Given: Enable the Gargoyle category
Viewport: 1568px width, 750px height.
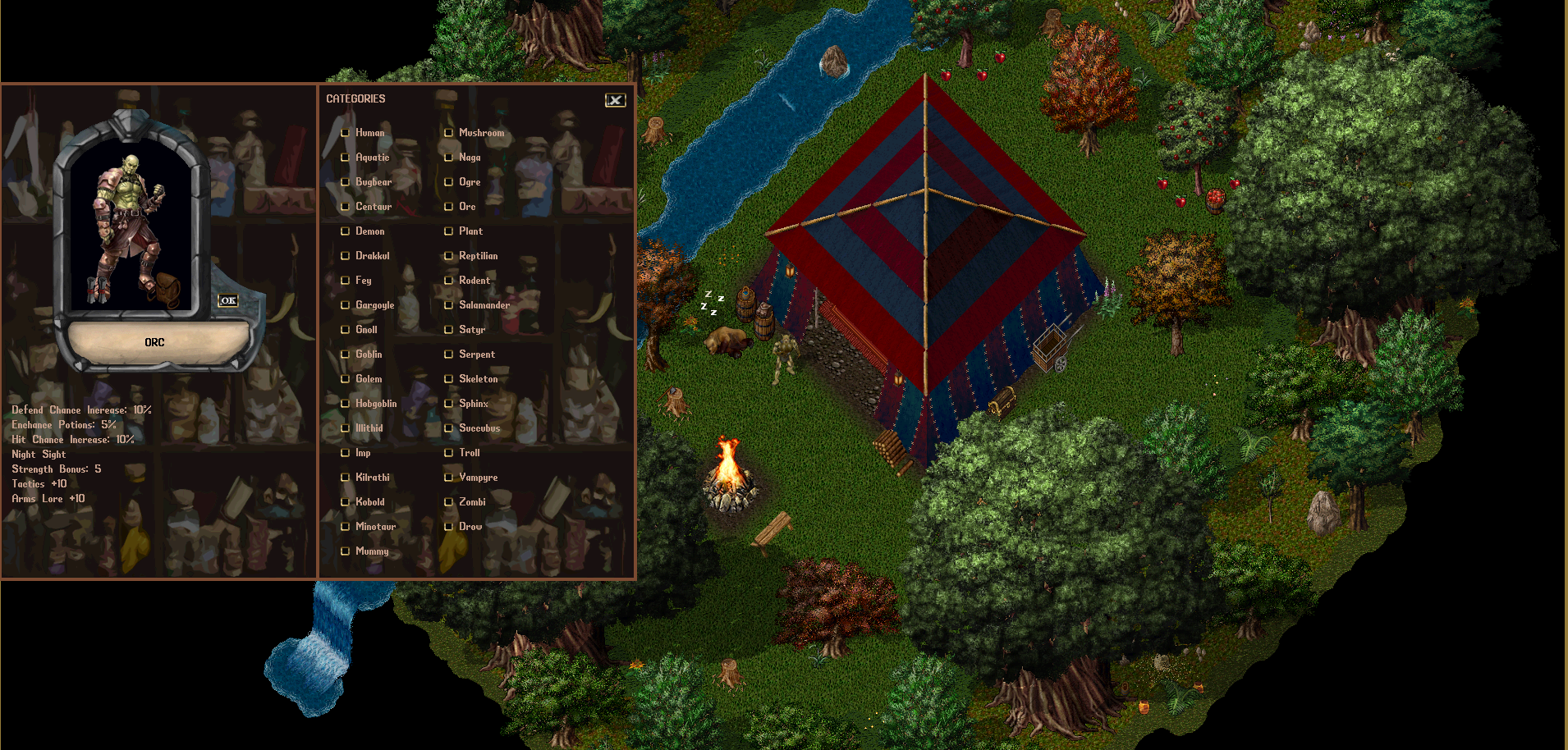Looking at the screenshot, I should 345,304.
